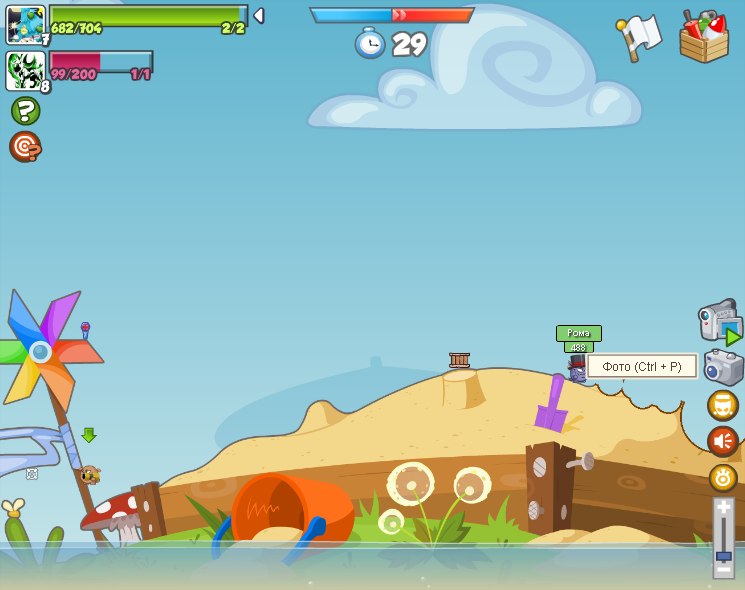Select the level 7 blue team avatar
This screenshot has height=590, width=745.
[x=25, y=24]
